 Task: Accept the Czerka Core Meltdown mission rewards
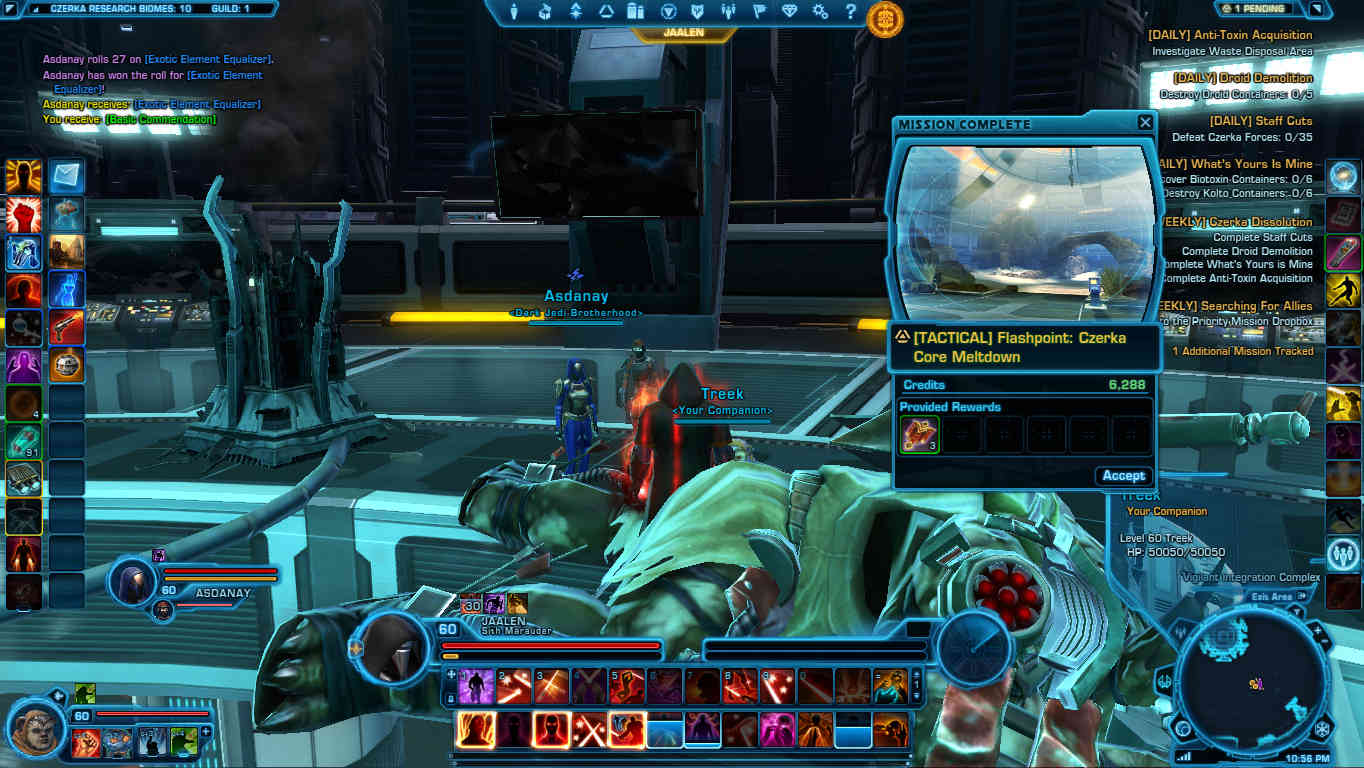(x=1123, y=476)
